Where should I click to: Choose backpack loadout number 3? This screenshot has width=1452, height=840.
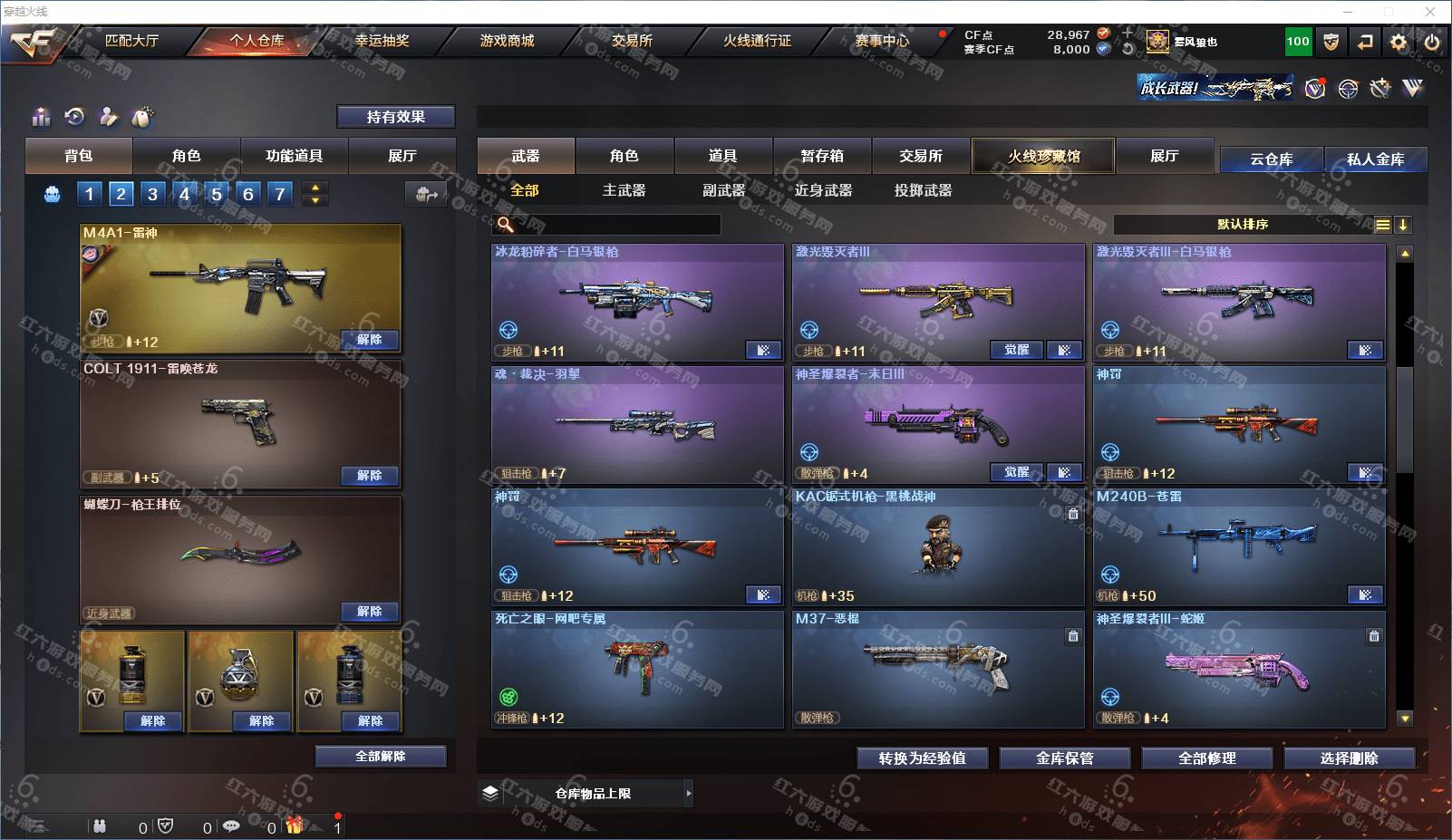(152, 193)
